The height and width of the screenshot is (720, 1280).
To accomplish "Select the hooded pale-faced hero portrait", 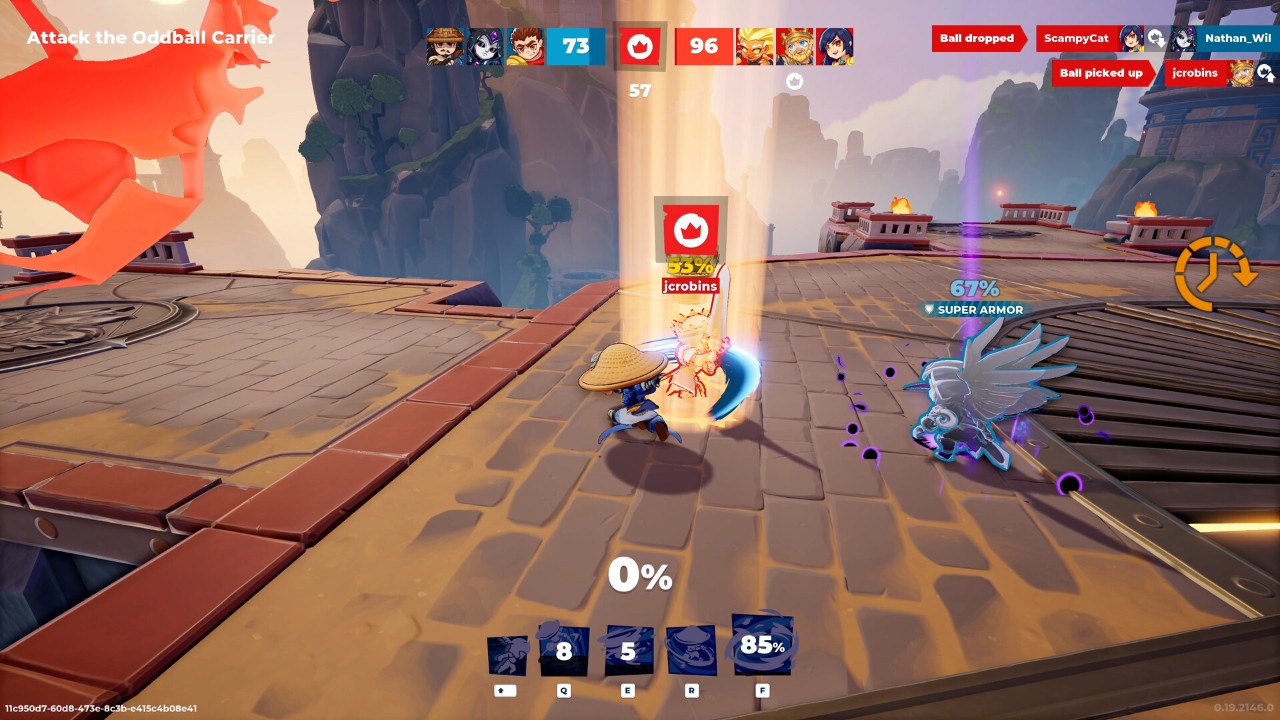I will (x=485, y=46).
